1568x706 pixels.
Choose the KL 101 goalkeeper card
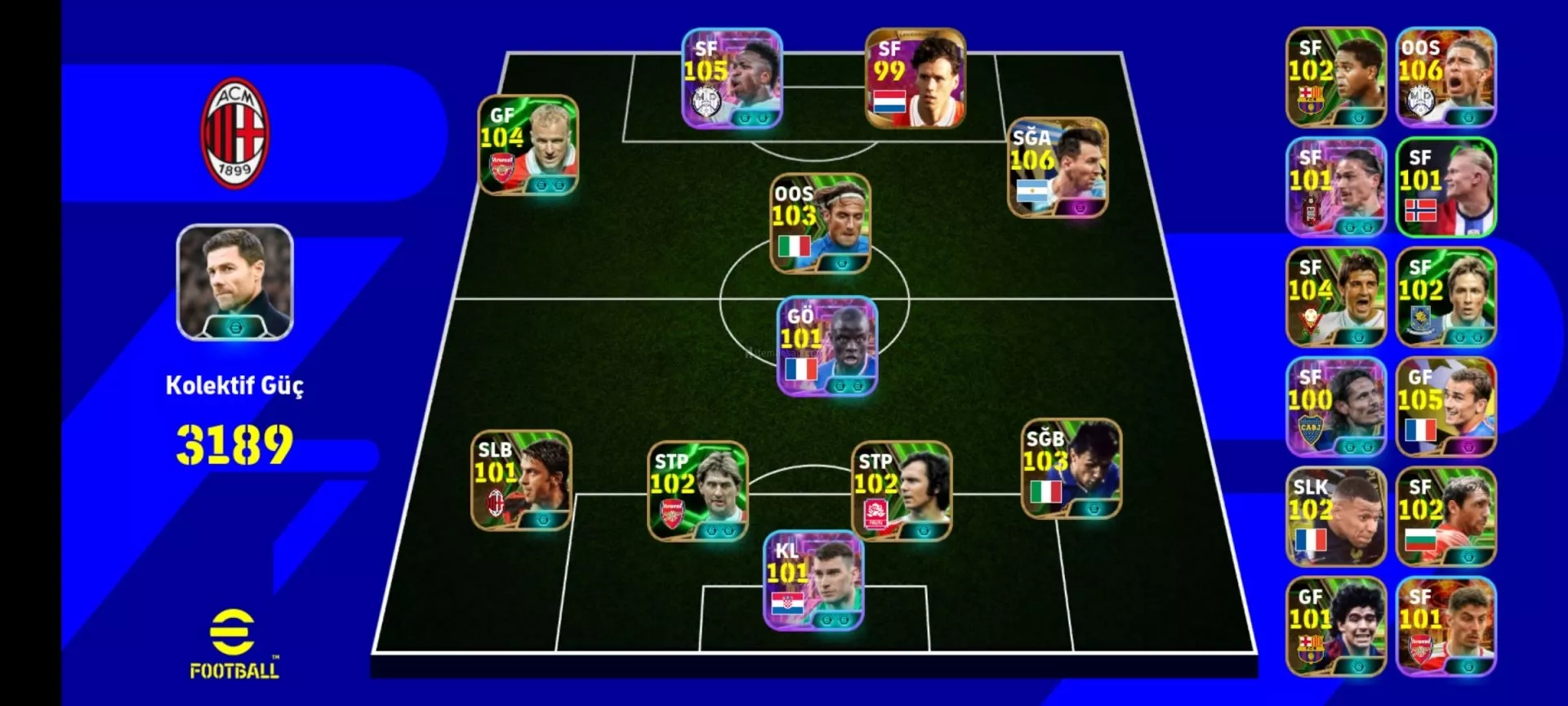813,581
